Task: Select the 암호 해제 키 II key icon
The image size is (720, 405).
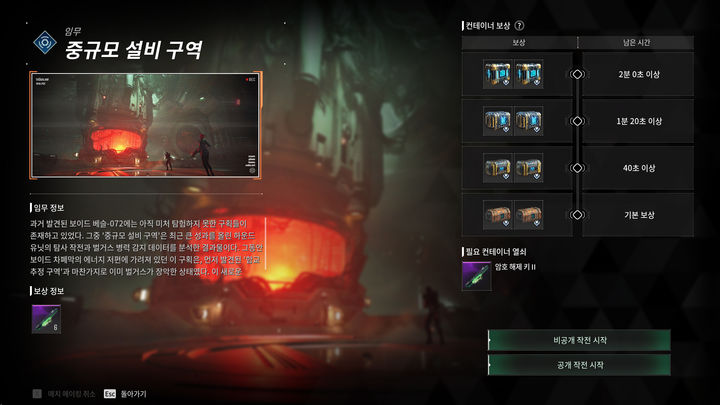Action: 476,275
